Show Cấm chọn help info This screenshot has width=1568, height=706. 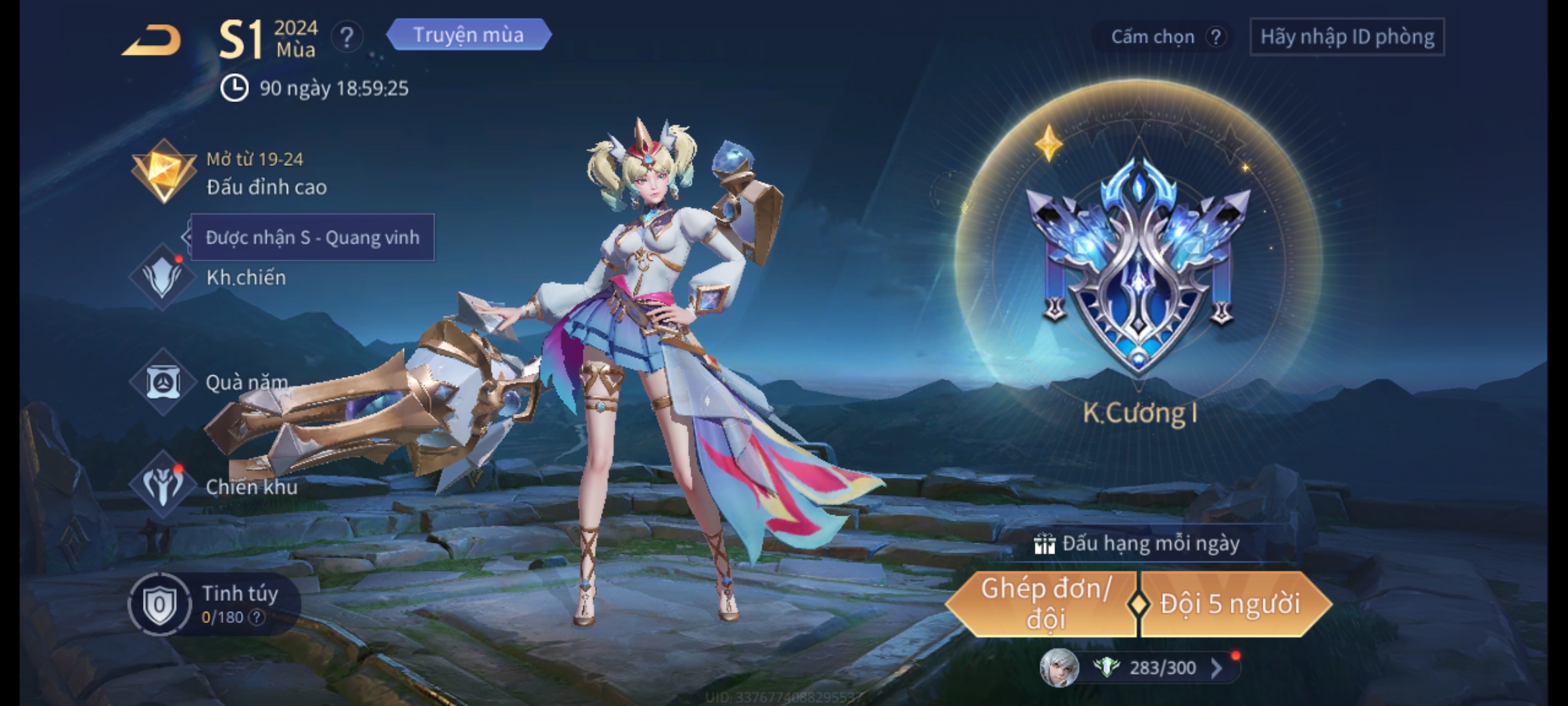click(x=1215, y=37)
